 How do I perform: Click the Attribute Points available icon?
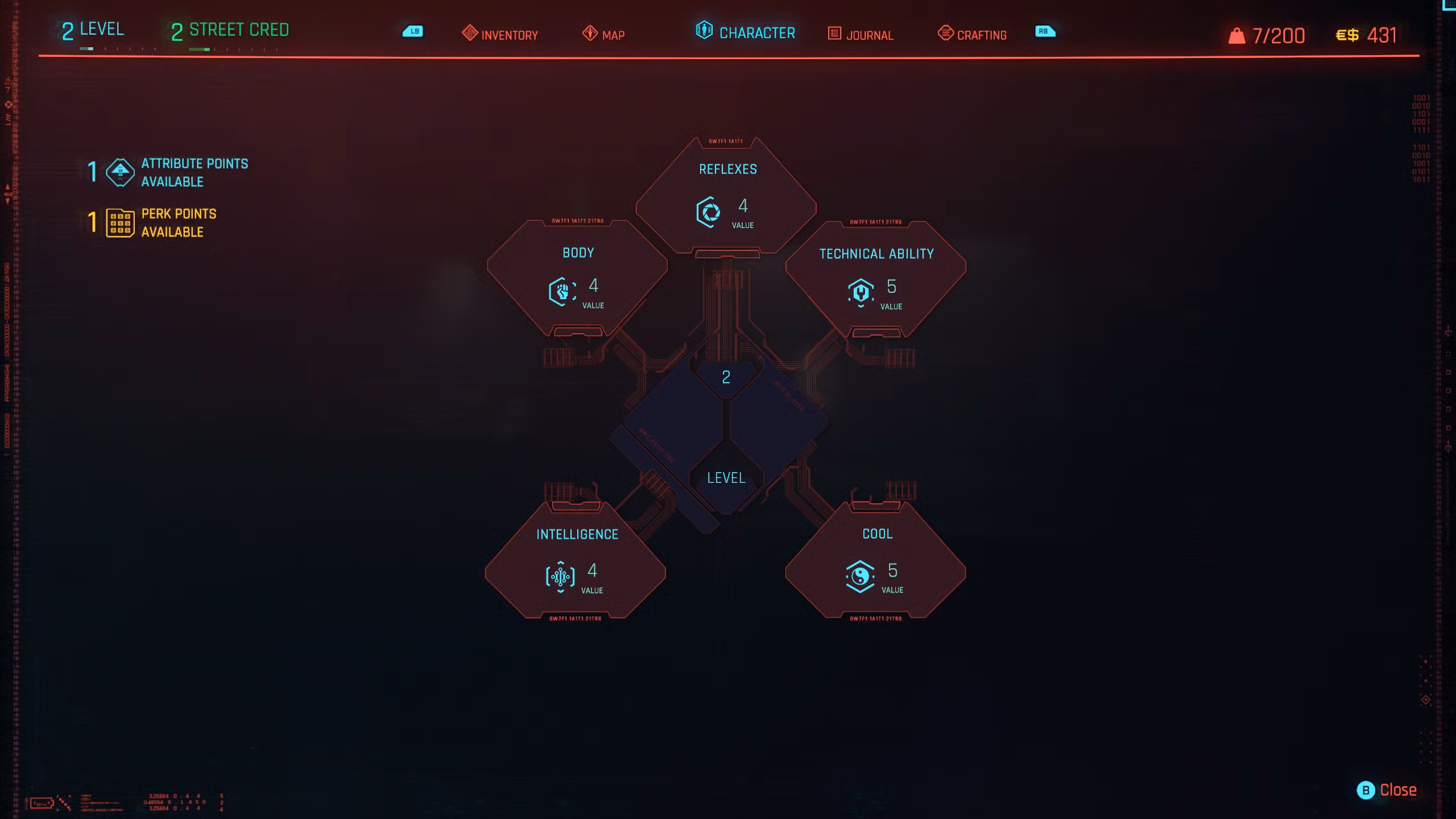tap(119, 172)
